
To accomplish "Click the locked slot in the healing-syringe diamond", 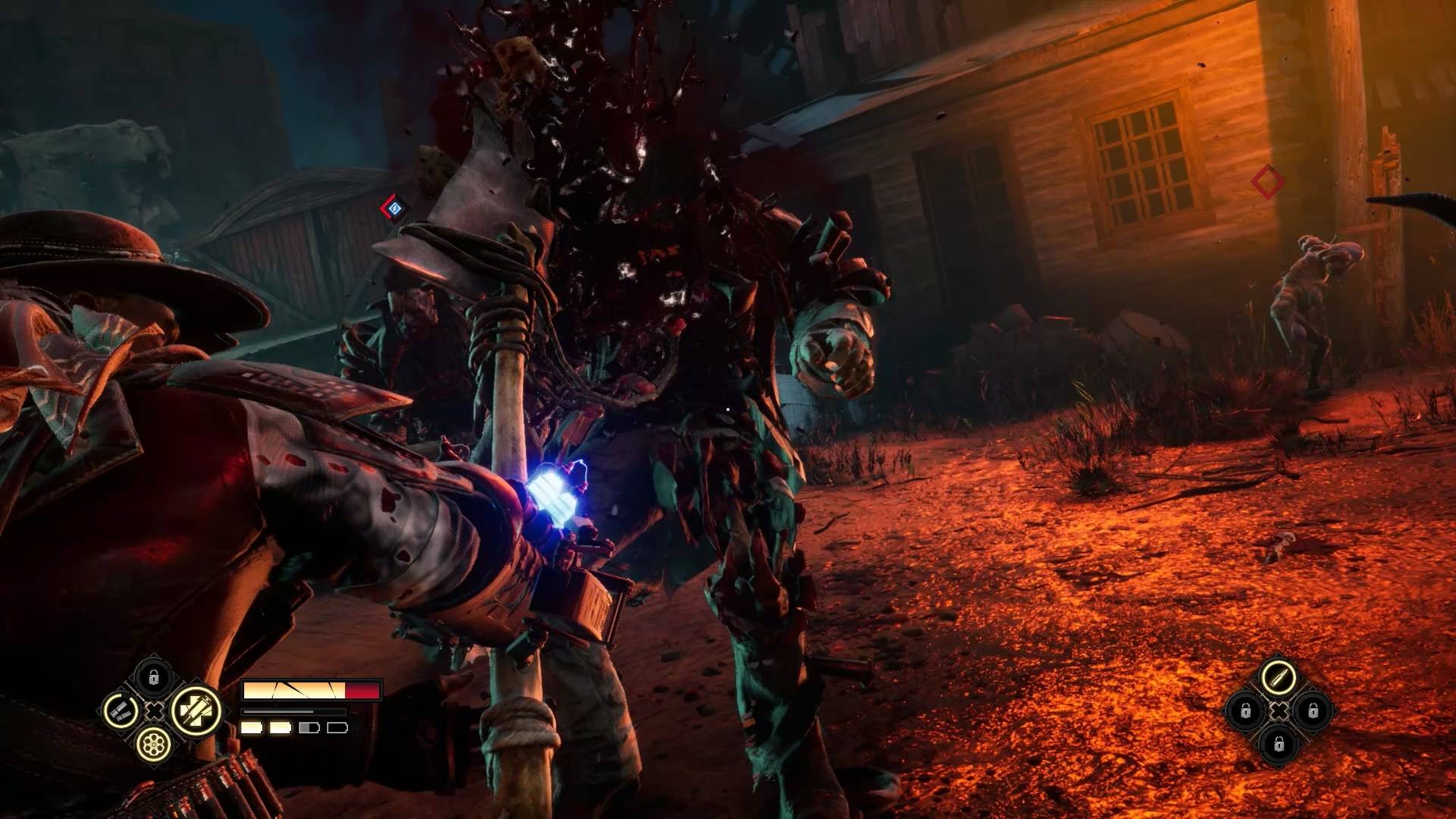I will 153,676.
